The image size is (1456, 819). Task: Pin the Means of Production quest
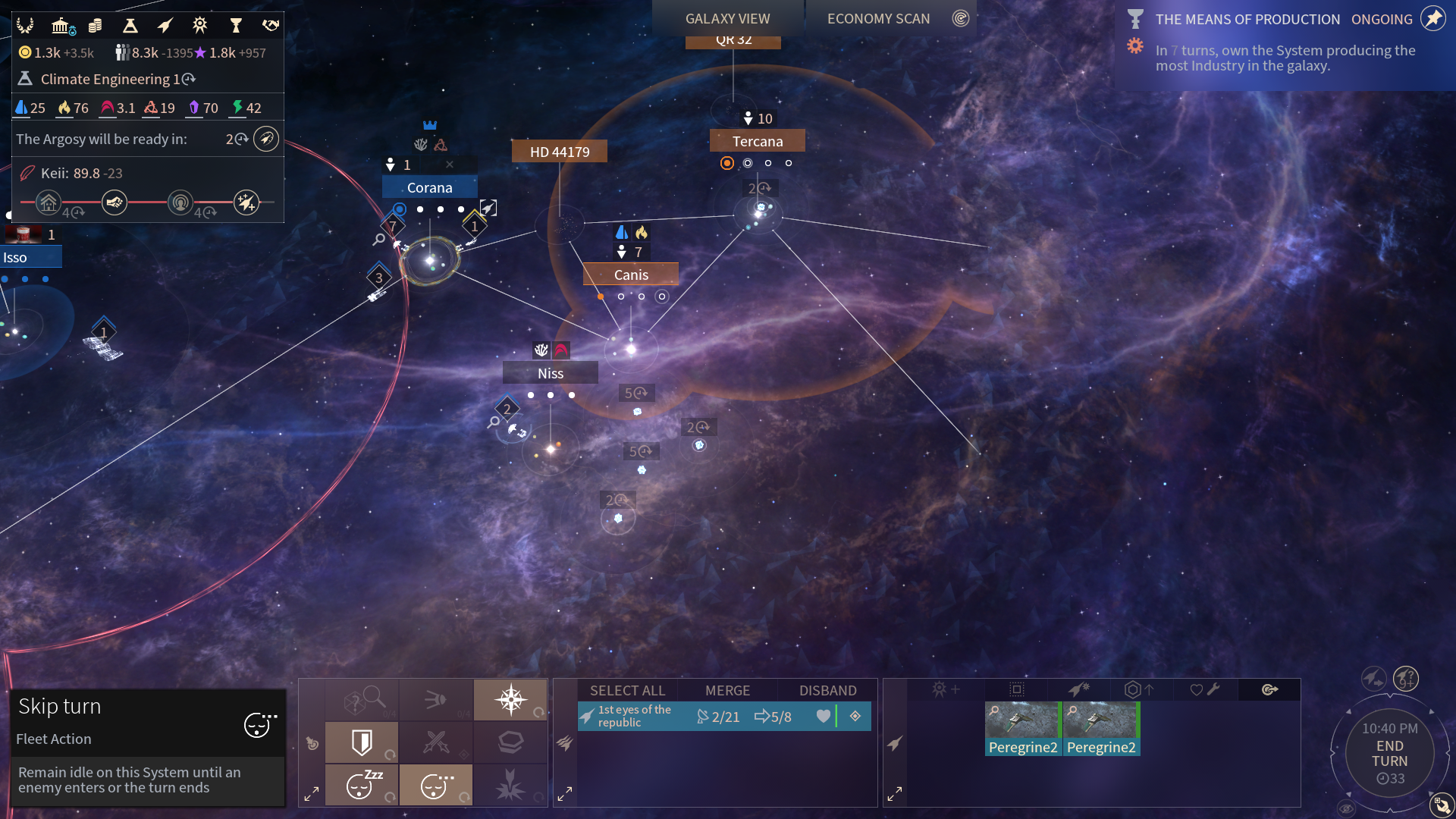(x=1432, y=19)
